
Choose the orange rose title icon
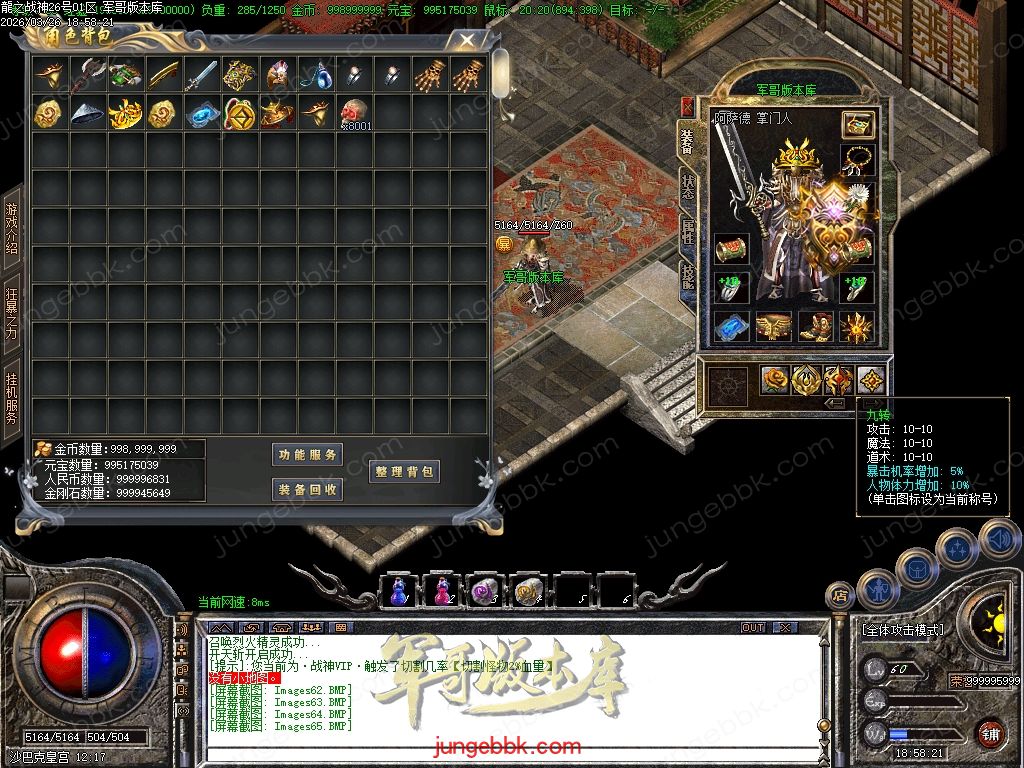pyautogui.click(x=775, y=380)
